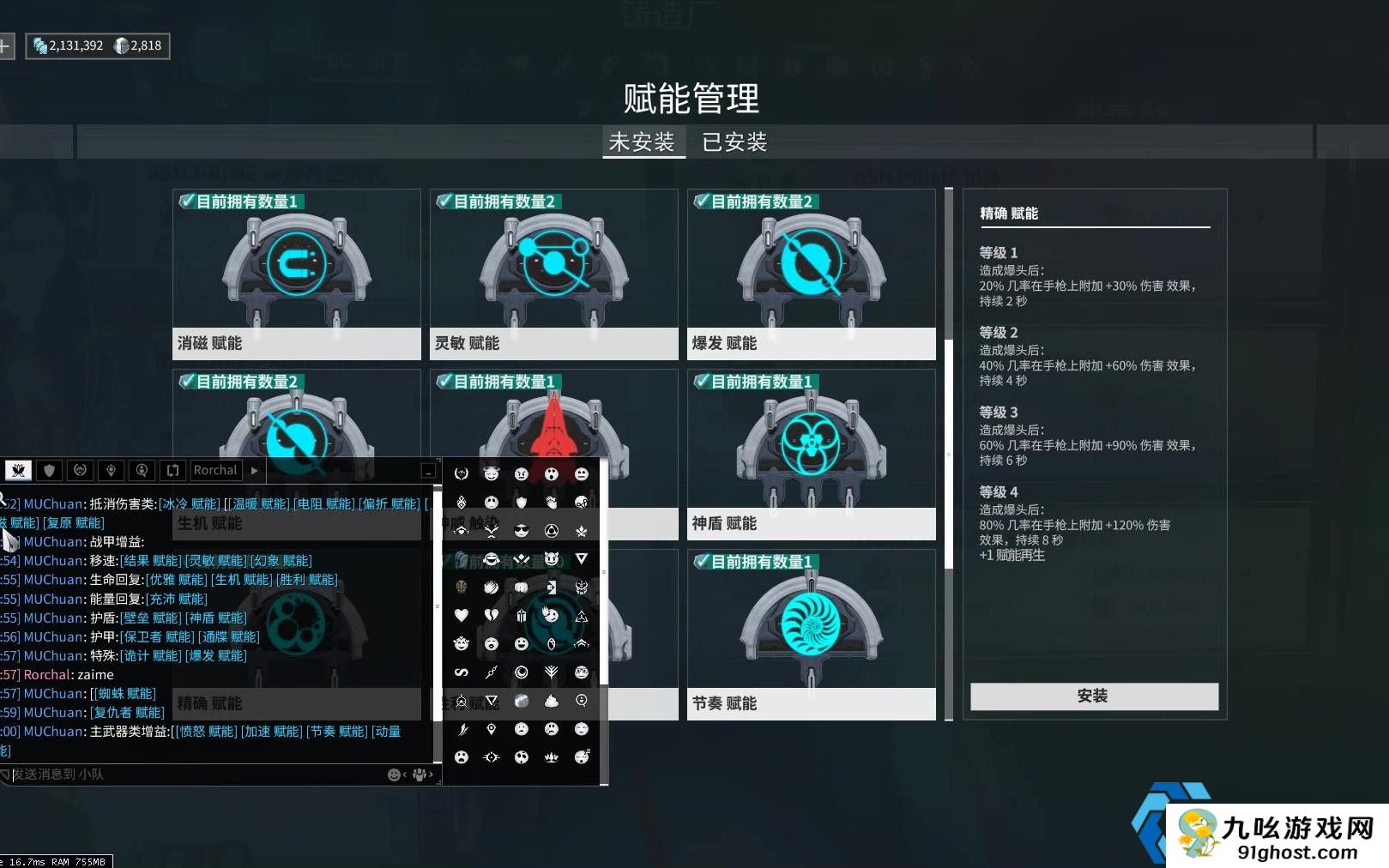Open the chat recipient dropdown showing 小队

(x=420, y=773)
